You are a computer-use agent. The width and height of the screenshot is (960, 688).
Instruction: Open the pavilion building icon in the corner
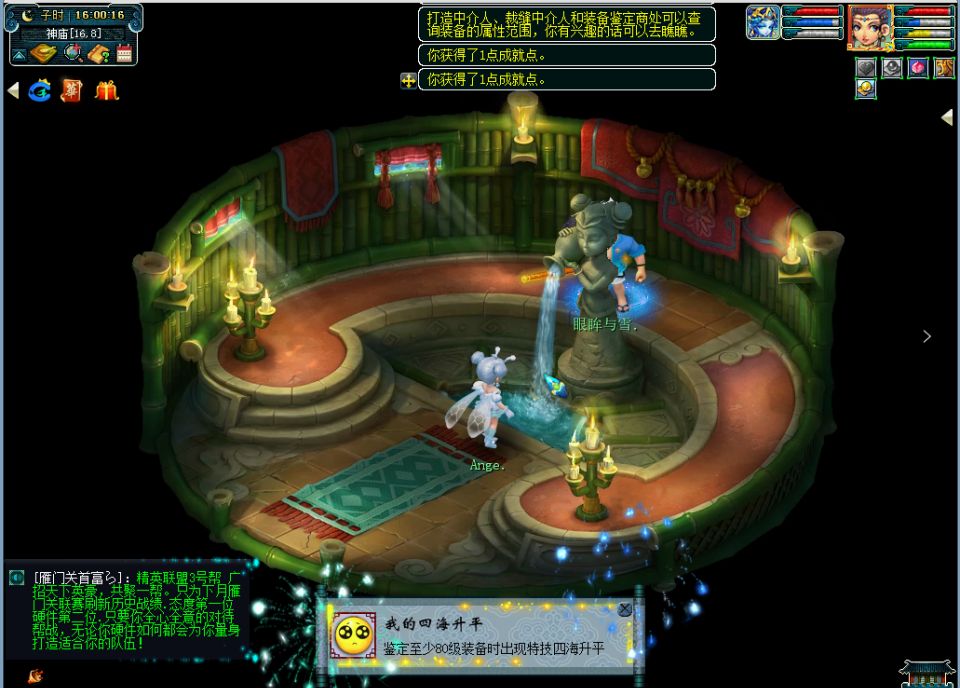click(x=927, y=673)
